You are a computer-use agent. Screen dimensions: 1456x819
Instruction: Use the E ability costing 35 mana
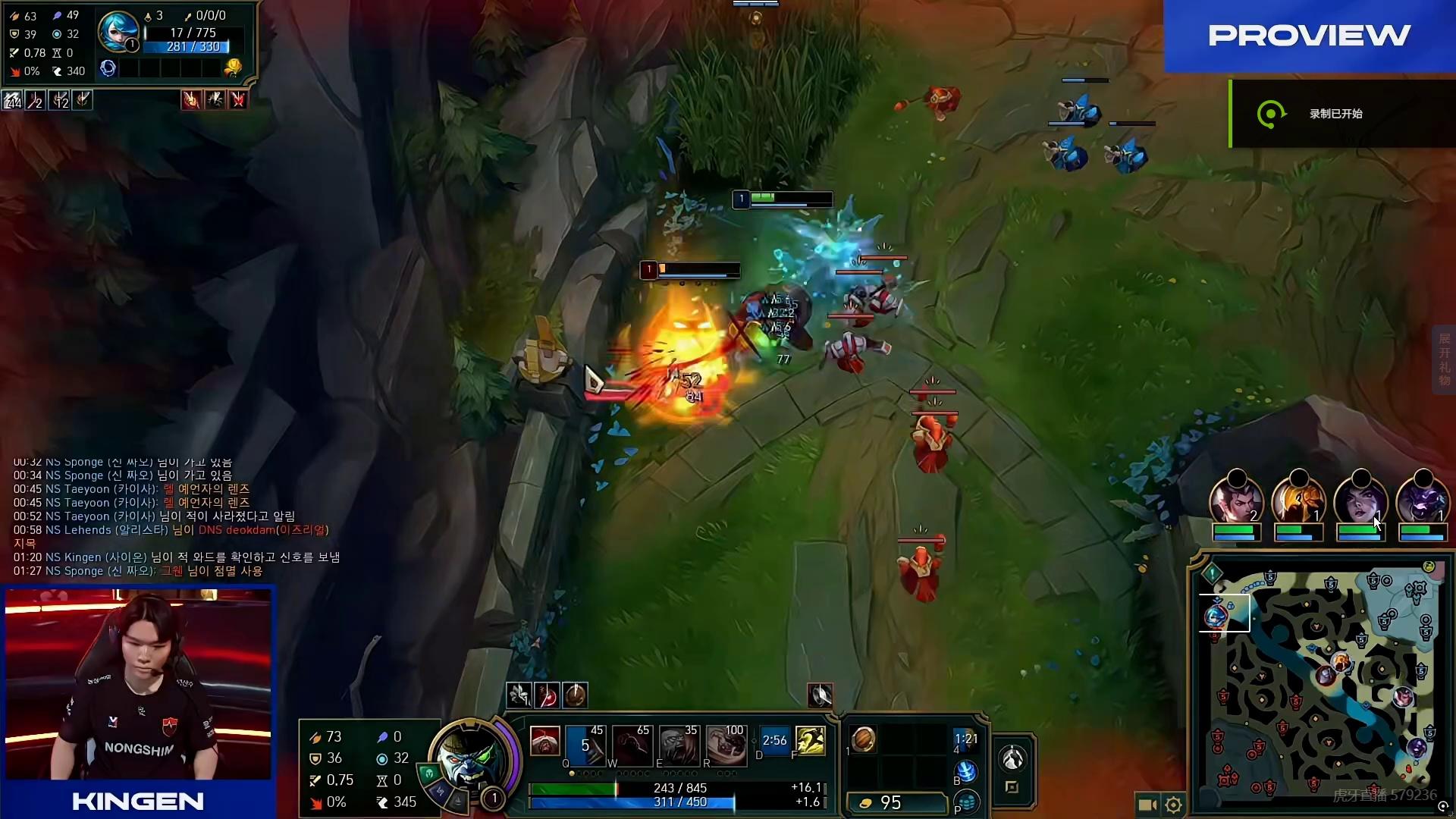679,744
